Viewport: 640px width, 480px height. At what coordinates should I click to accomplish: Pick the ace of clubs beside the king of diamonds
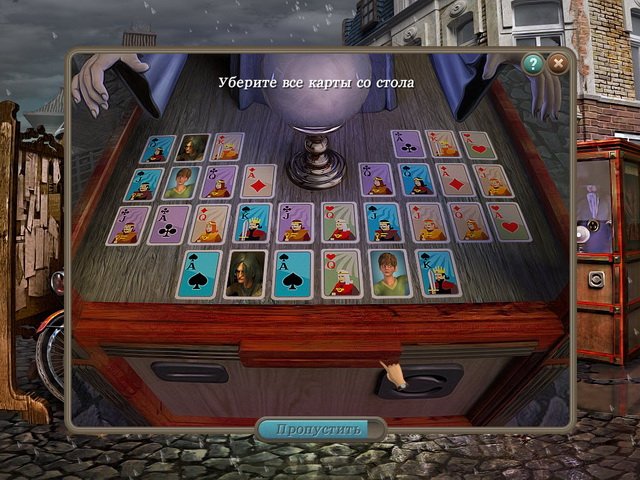point(406,144)
